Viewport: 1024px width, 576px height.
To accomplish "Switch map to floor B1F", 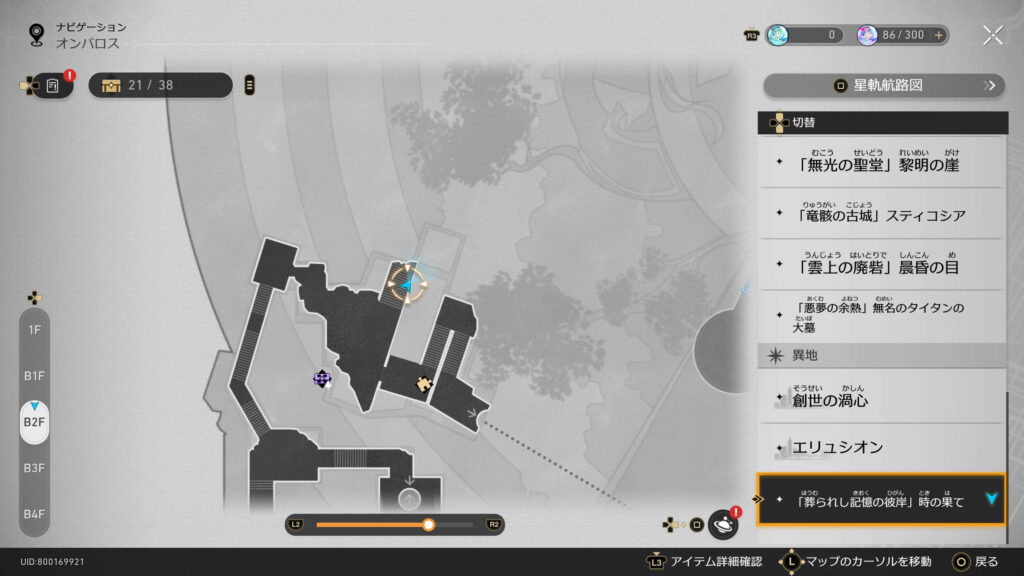I will point(34,375).
